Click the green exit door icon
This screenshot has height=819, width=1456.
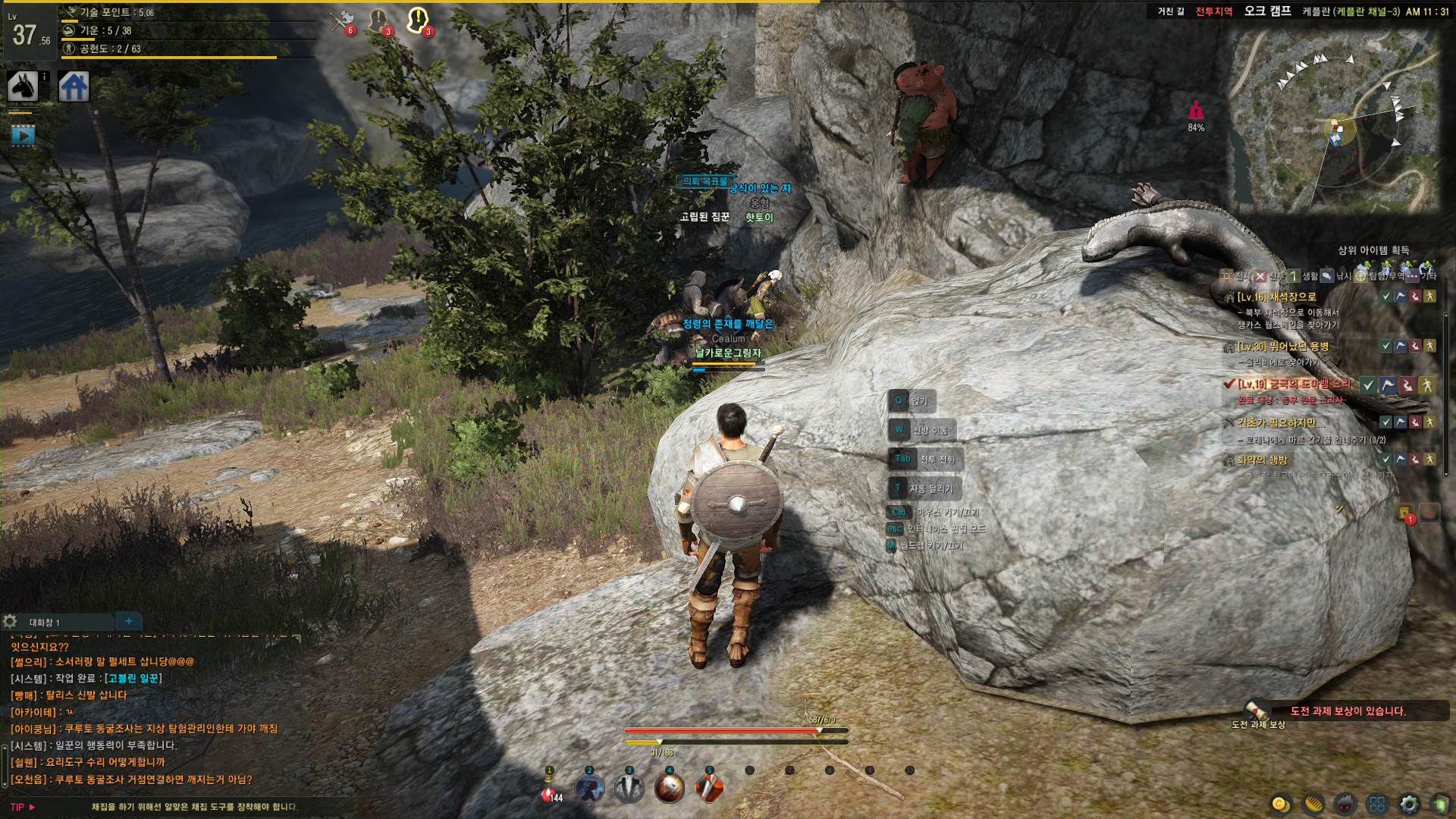(1439, 804)
